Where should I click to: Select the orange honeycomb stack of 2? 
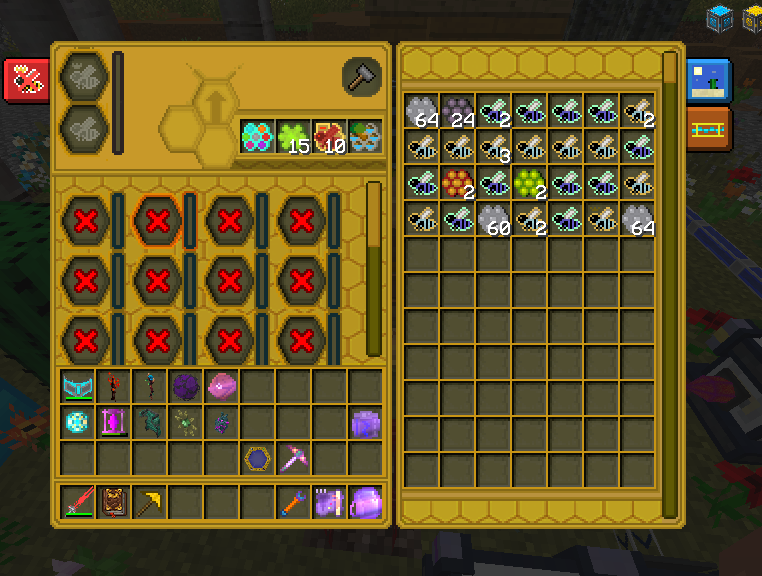pos(458,183)
